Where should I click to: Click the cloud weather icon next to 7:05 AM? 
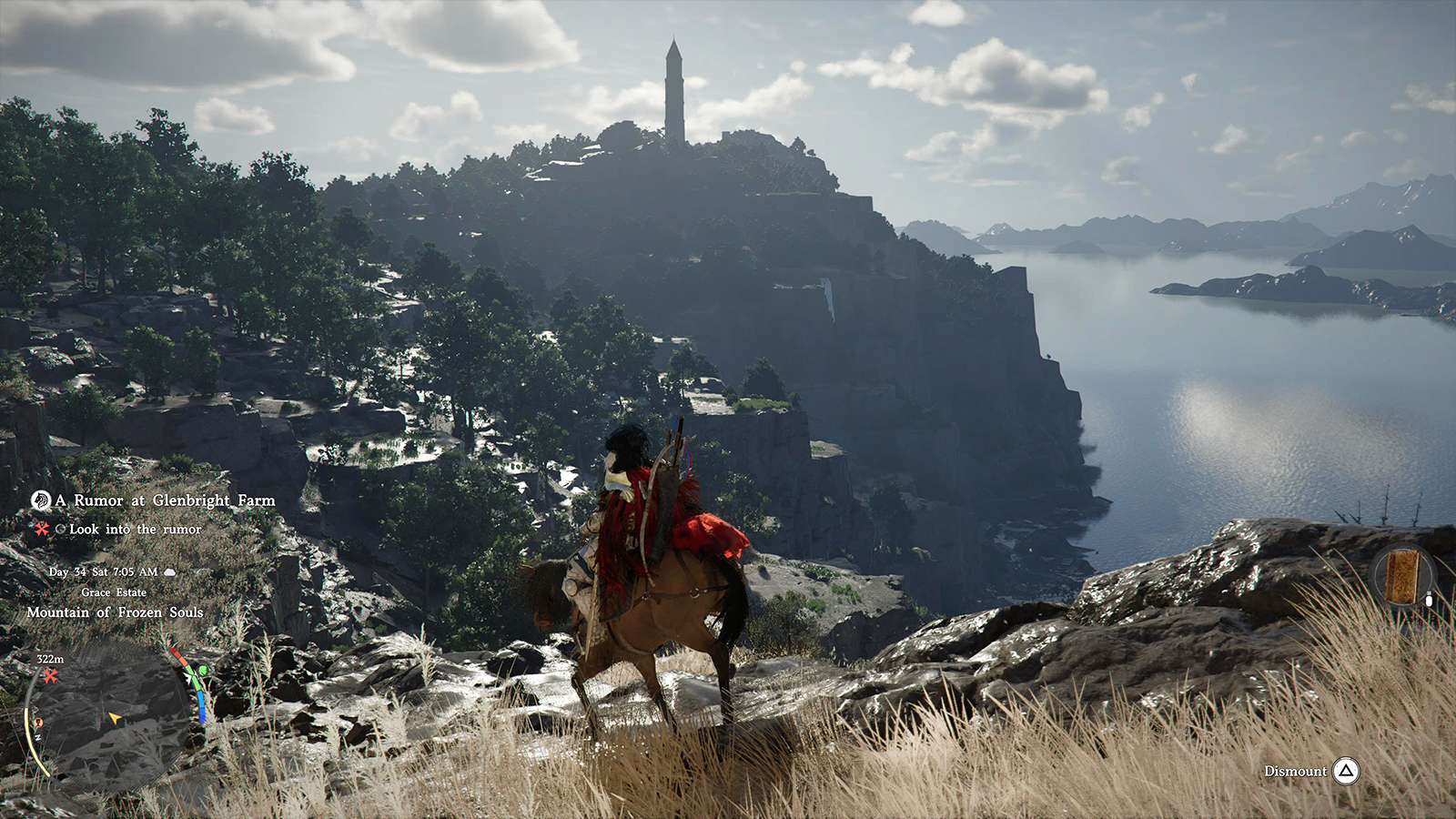[x=169, y=572]
